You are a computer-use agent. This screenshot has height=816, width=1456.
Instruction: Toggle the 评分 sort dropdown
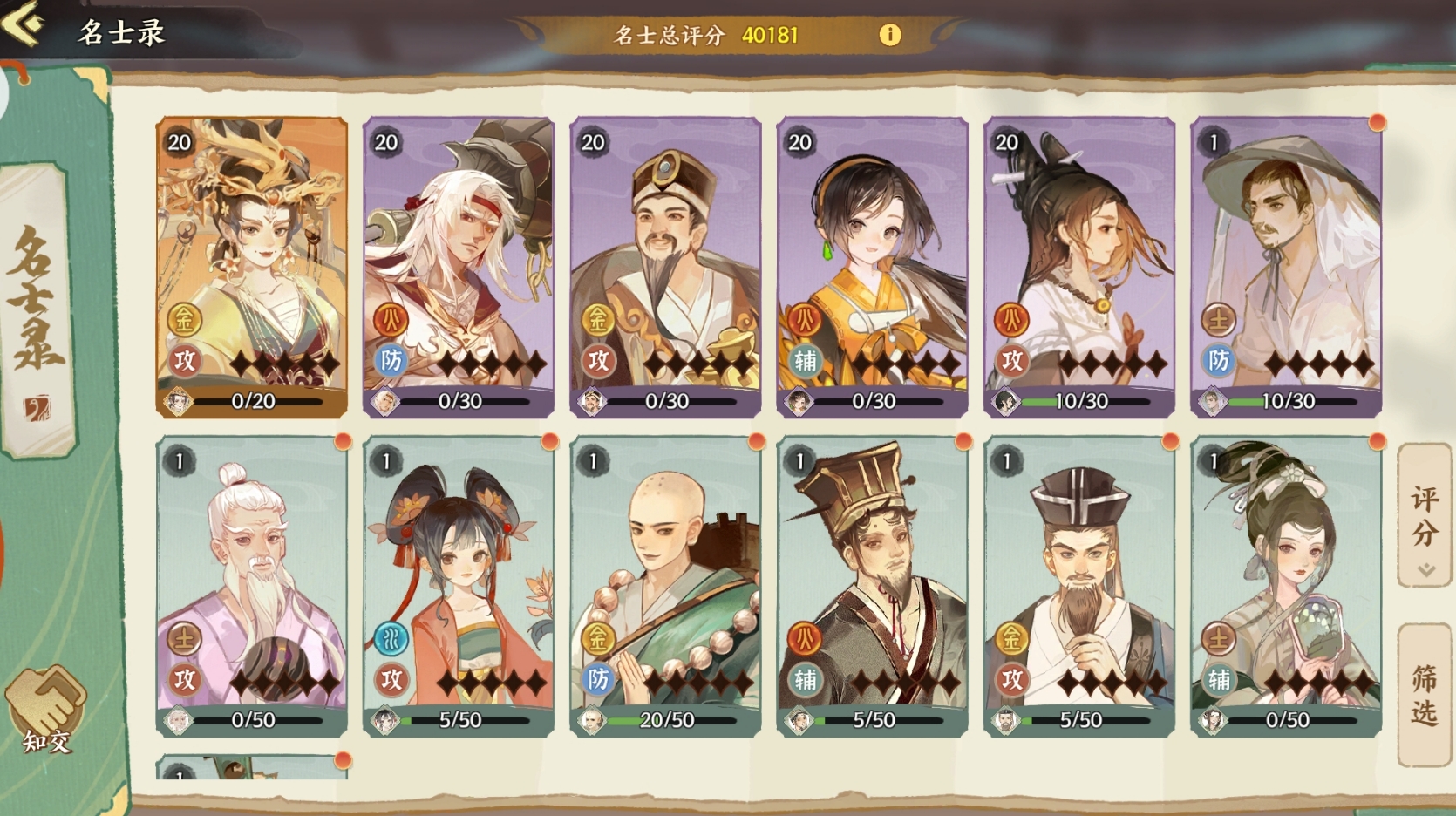(1424, 516)
